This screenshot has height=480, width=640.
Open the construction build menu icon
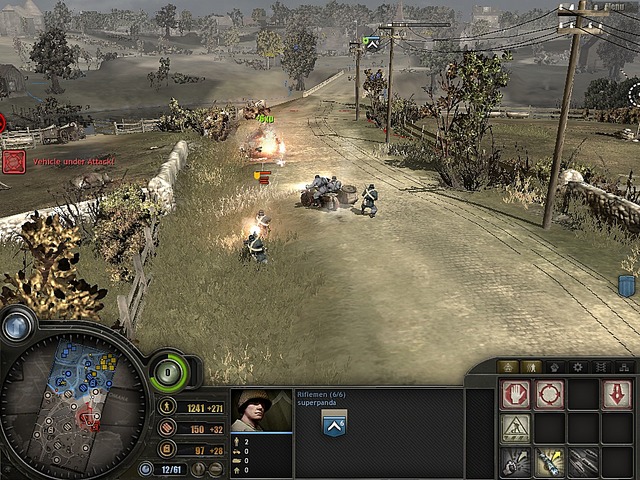(515, 429)
